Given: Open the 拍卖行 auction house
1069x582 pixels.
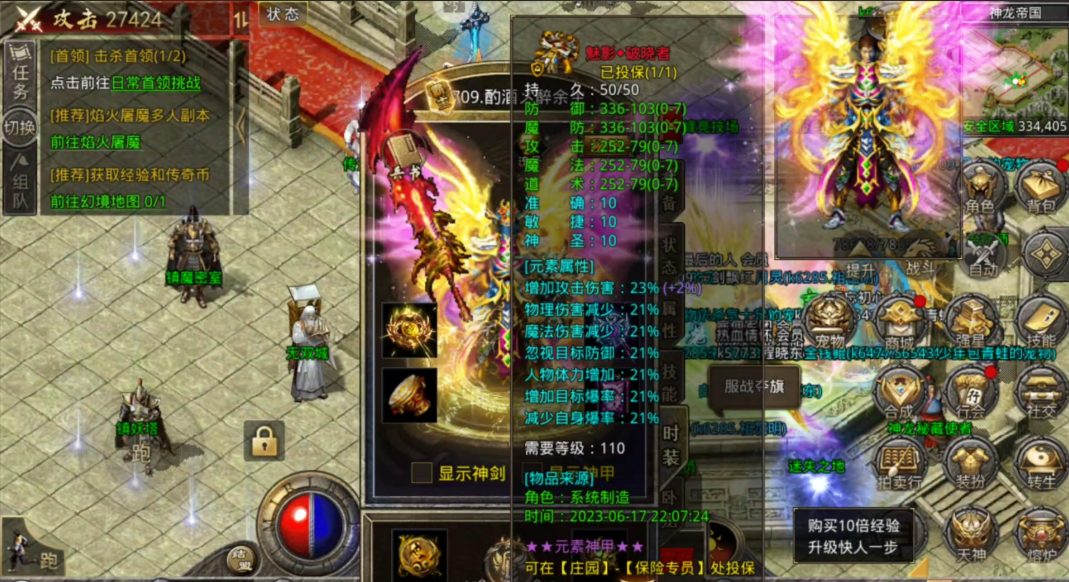Looking at the screenshot, I should (x=897, y=462).
